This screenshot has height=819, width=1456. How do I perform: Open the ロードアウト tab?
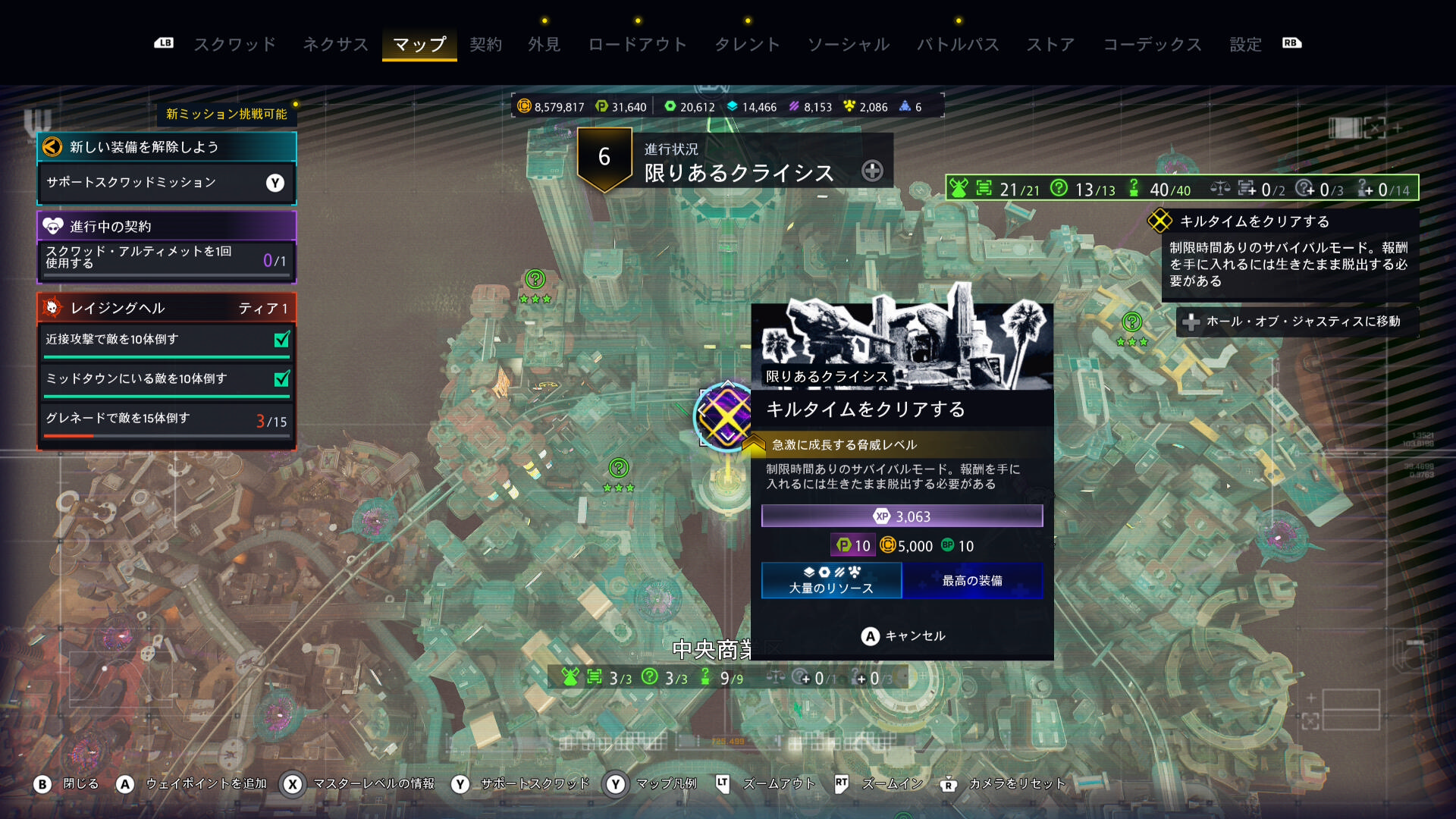point(637,45)
